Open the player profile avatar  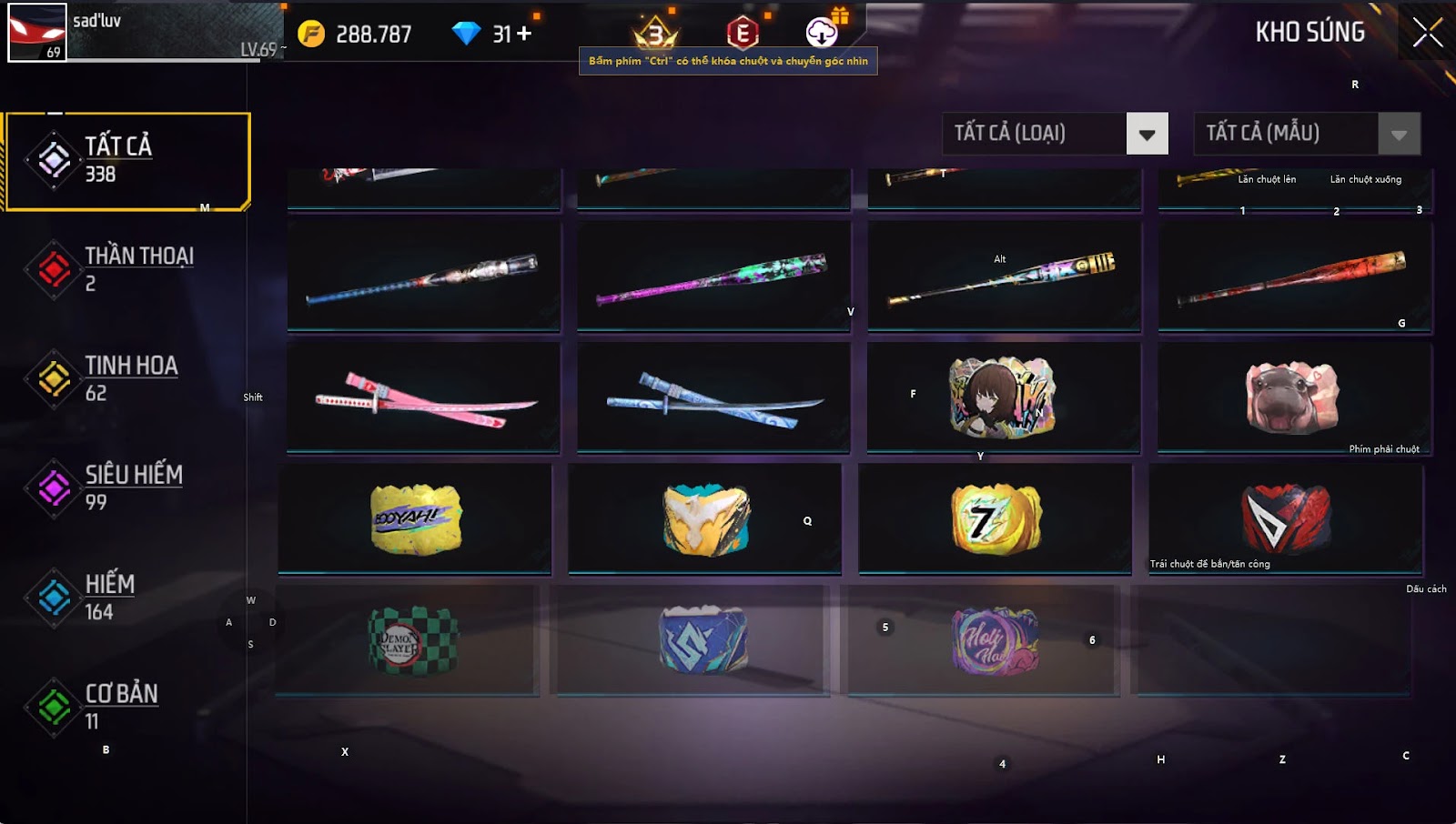[36, 33]
